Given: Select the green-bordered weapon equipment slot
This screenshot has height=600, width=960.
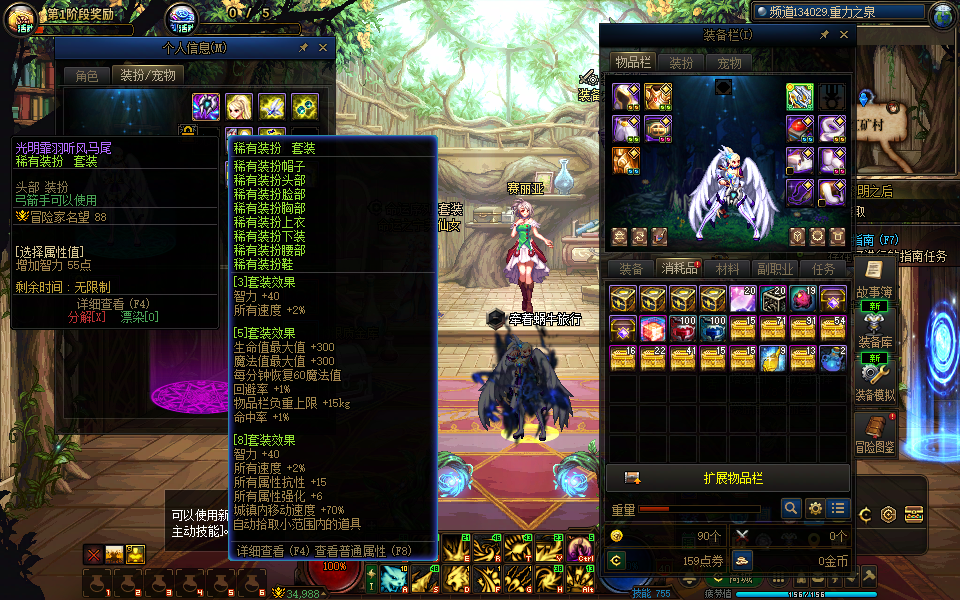Looking at the screenshot, I should click(799, 96).
